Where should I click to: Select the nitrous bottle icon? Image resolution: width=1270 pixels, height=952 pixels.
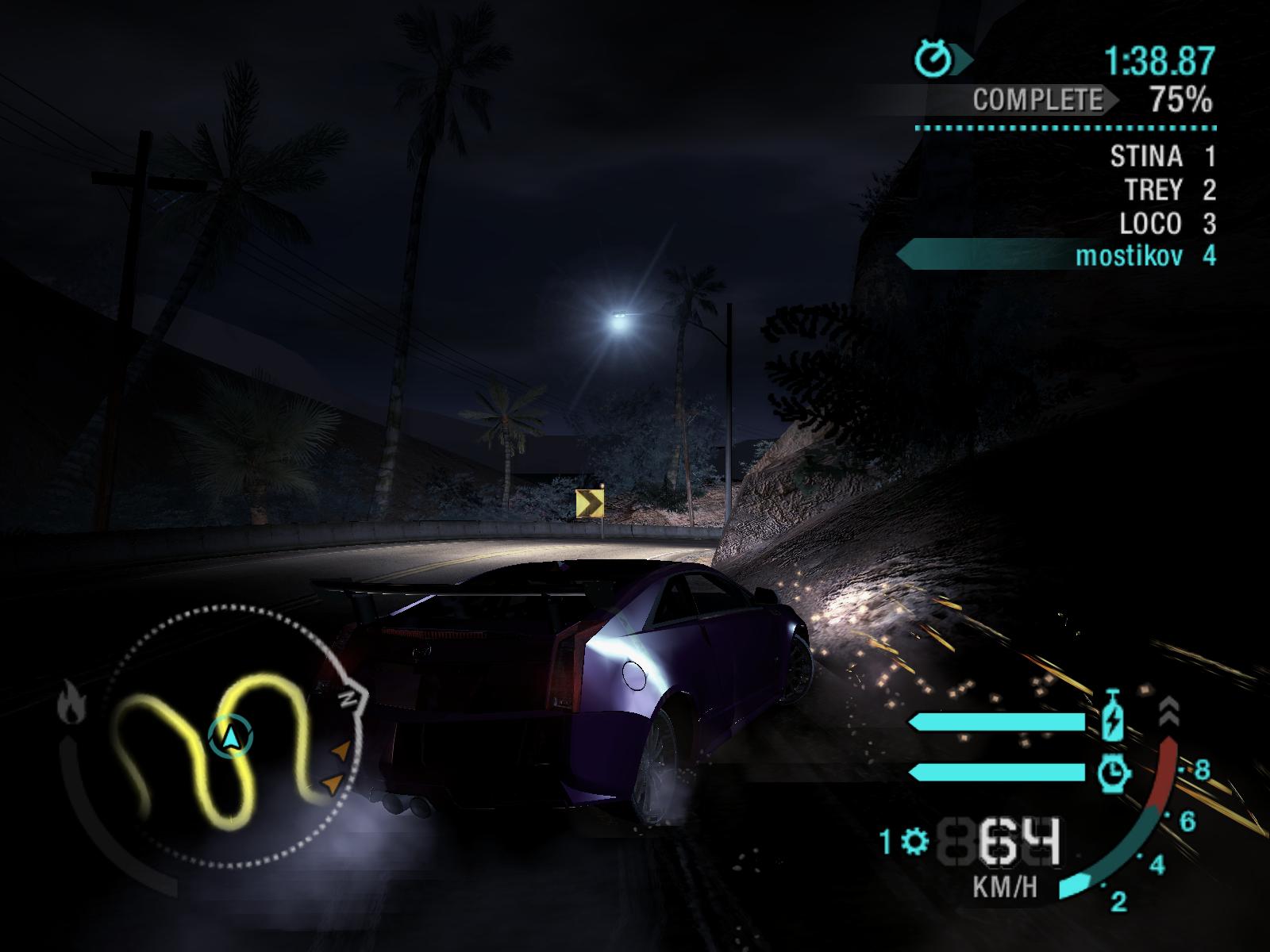point(1113,716)
